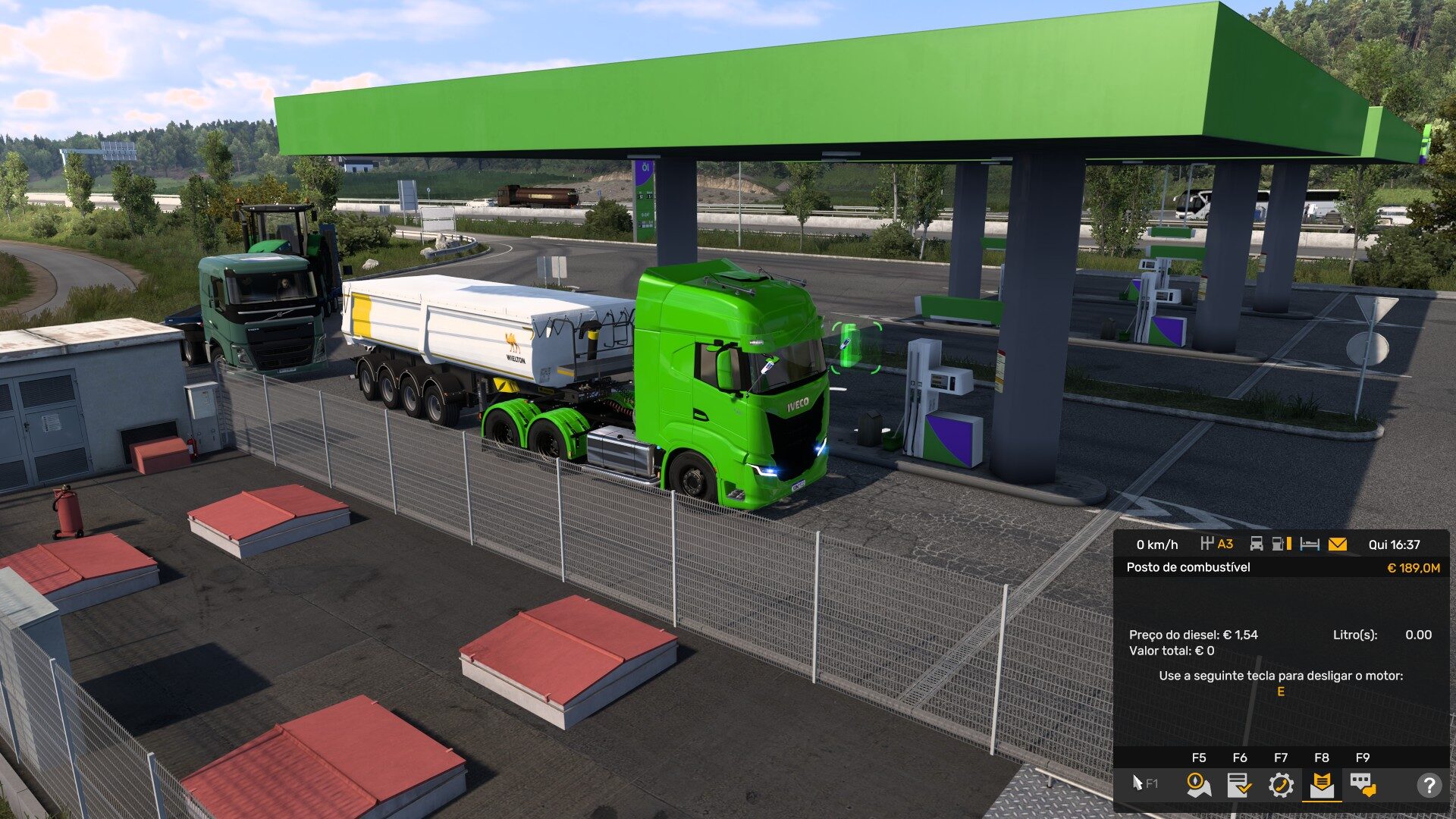Click the yellow envelope mail notification icon
The width and height of the screenshot is (1456, 819).
[x=1337, y=544]
